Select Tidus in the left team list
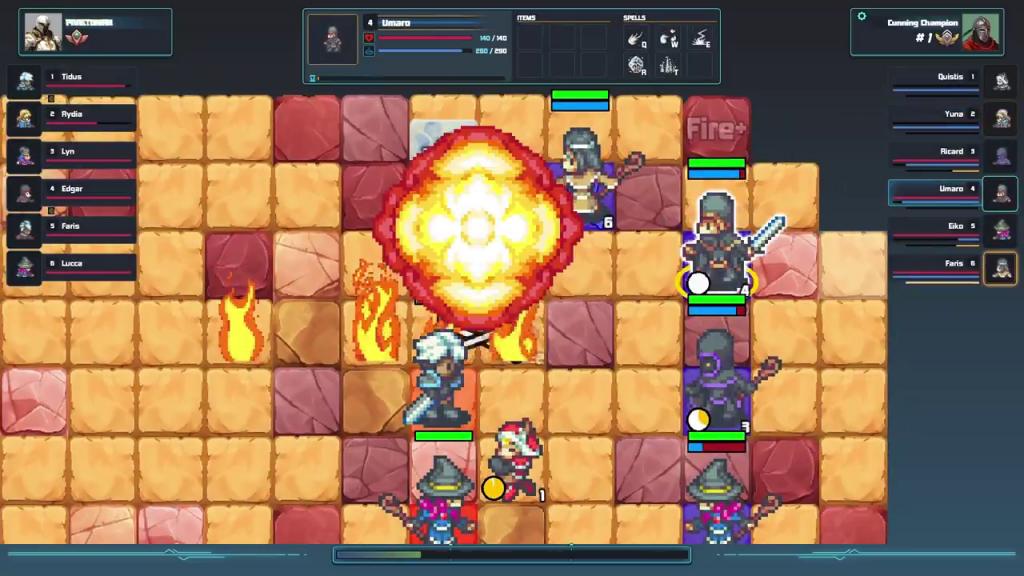This screenshot has height=576, width=1024. click(70, 80)
